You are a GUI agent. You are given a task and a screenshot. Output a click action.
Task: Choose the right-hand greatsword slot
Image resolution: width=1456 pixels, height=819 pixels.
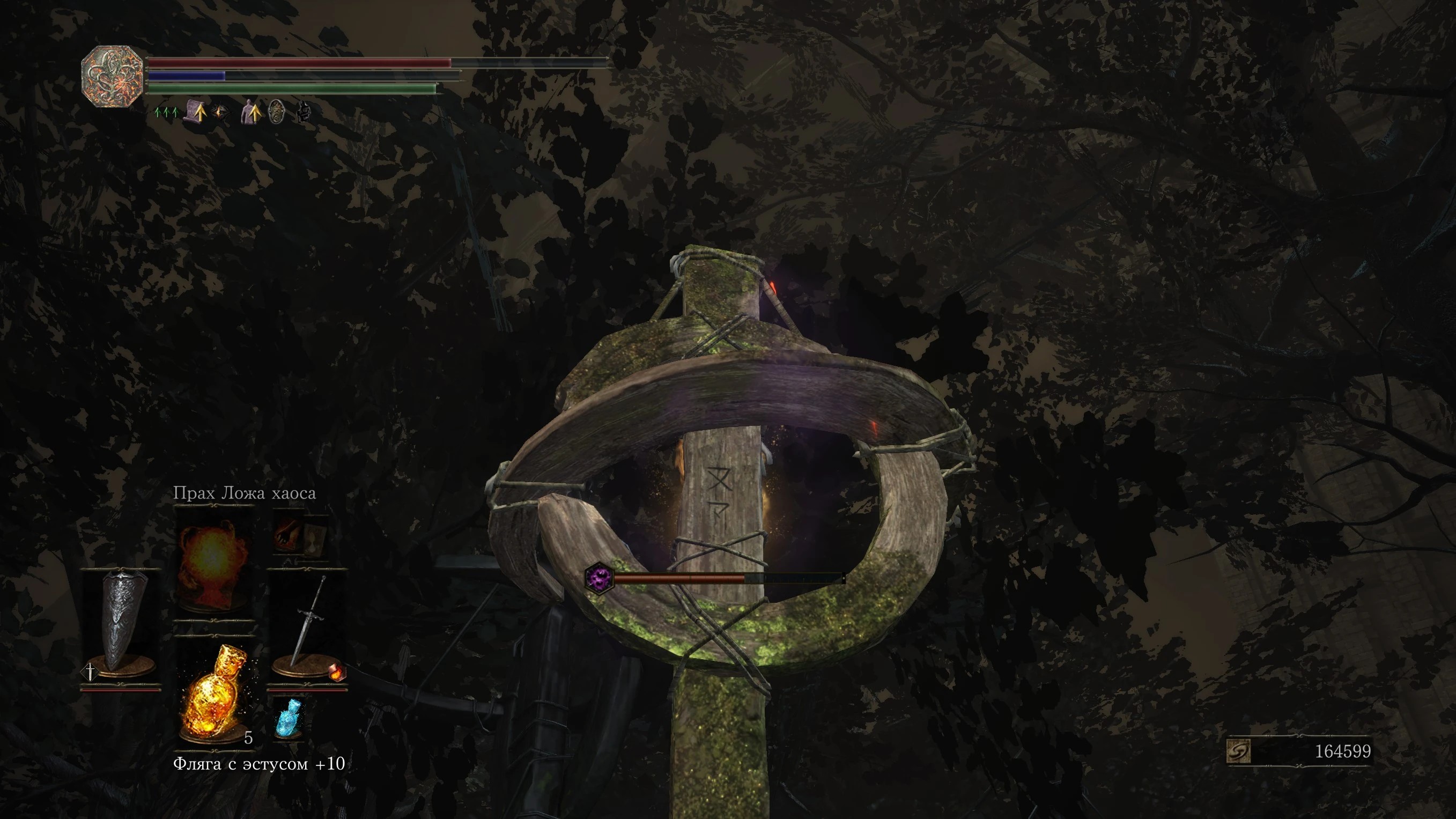pos(307,628)
